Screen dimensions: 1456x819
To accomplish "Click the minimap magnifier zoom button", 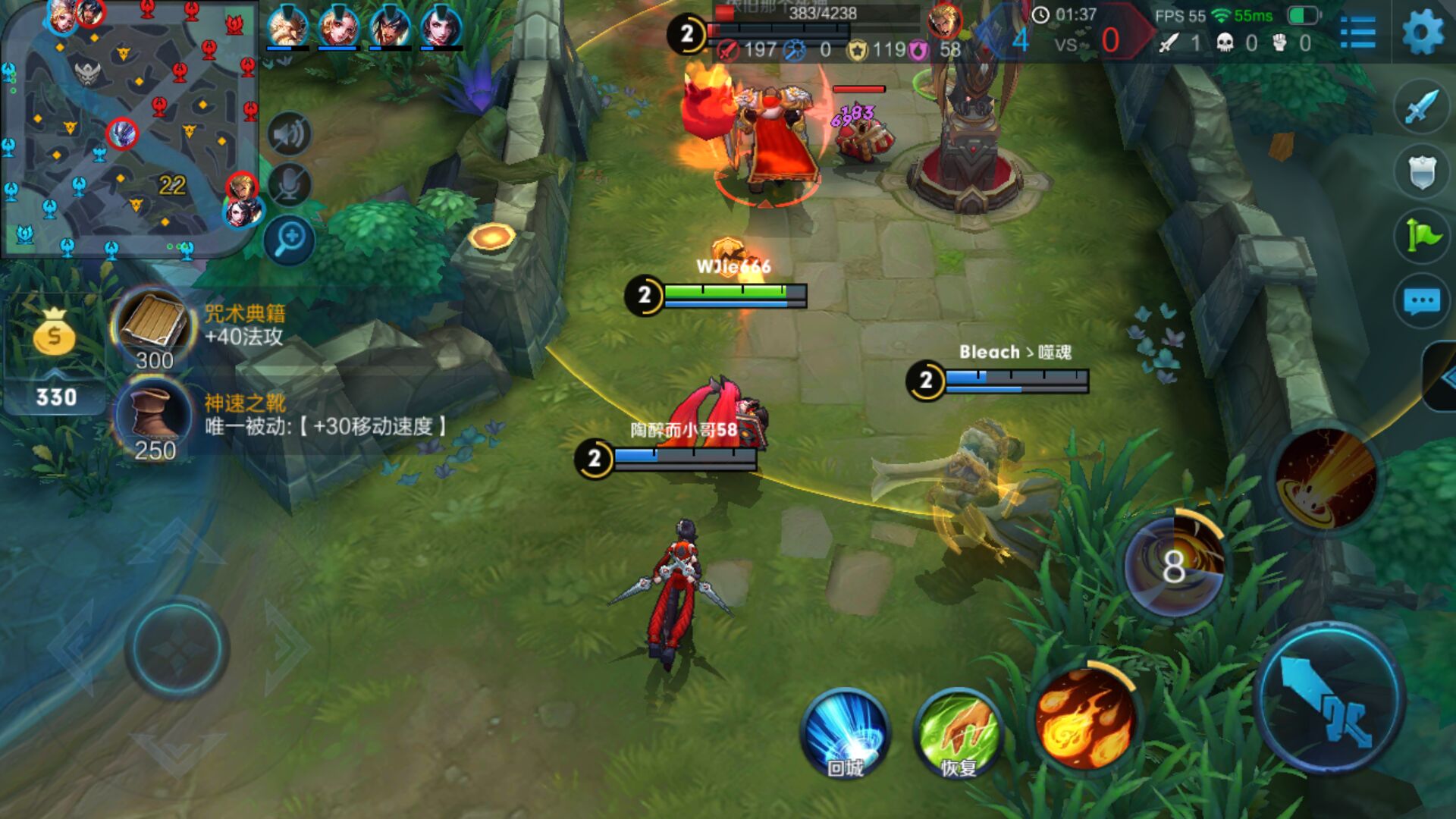I will pos(289,240).
